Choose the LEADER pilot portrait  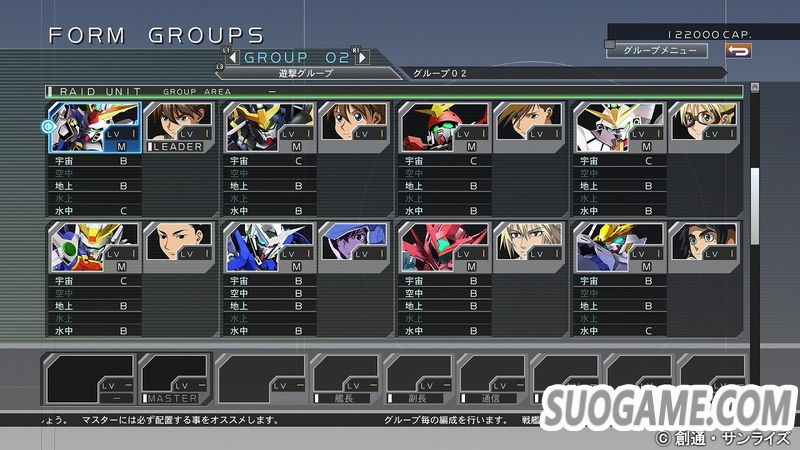[177, 127]
